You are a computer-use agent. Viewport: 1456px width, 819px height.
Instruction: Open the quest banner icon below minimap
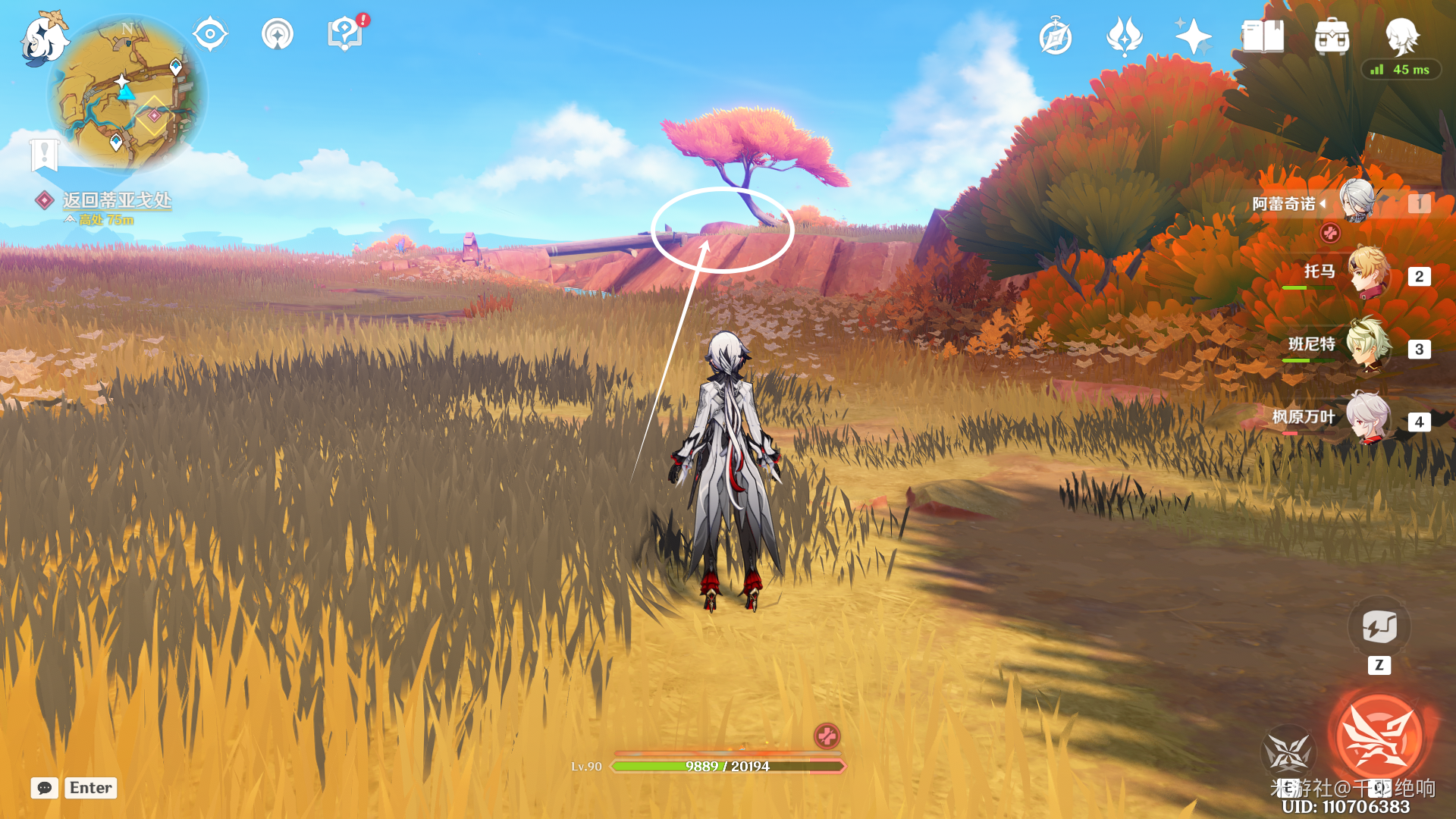pyautogui.click(x=44, y=155)
